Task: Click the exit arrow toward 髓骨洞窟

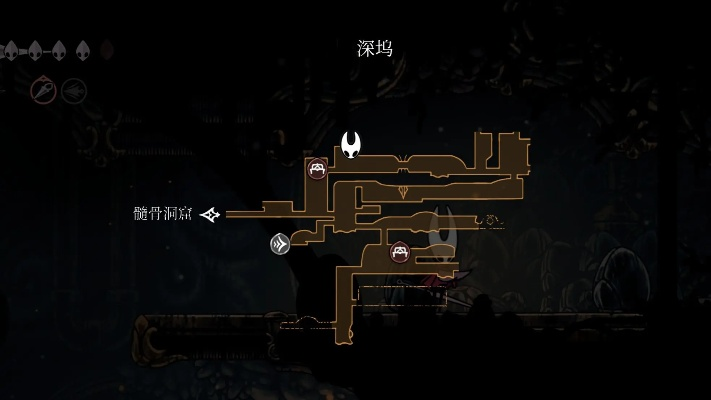Action: pyautogui.click(x=210, y=214)
